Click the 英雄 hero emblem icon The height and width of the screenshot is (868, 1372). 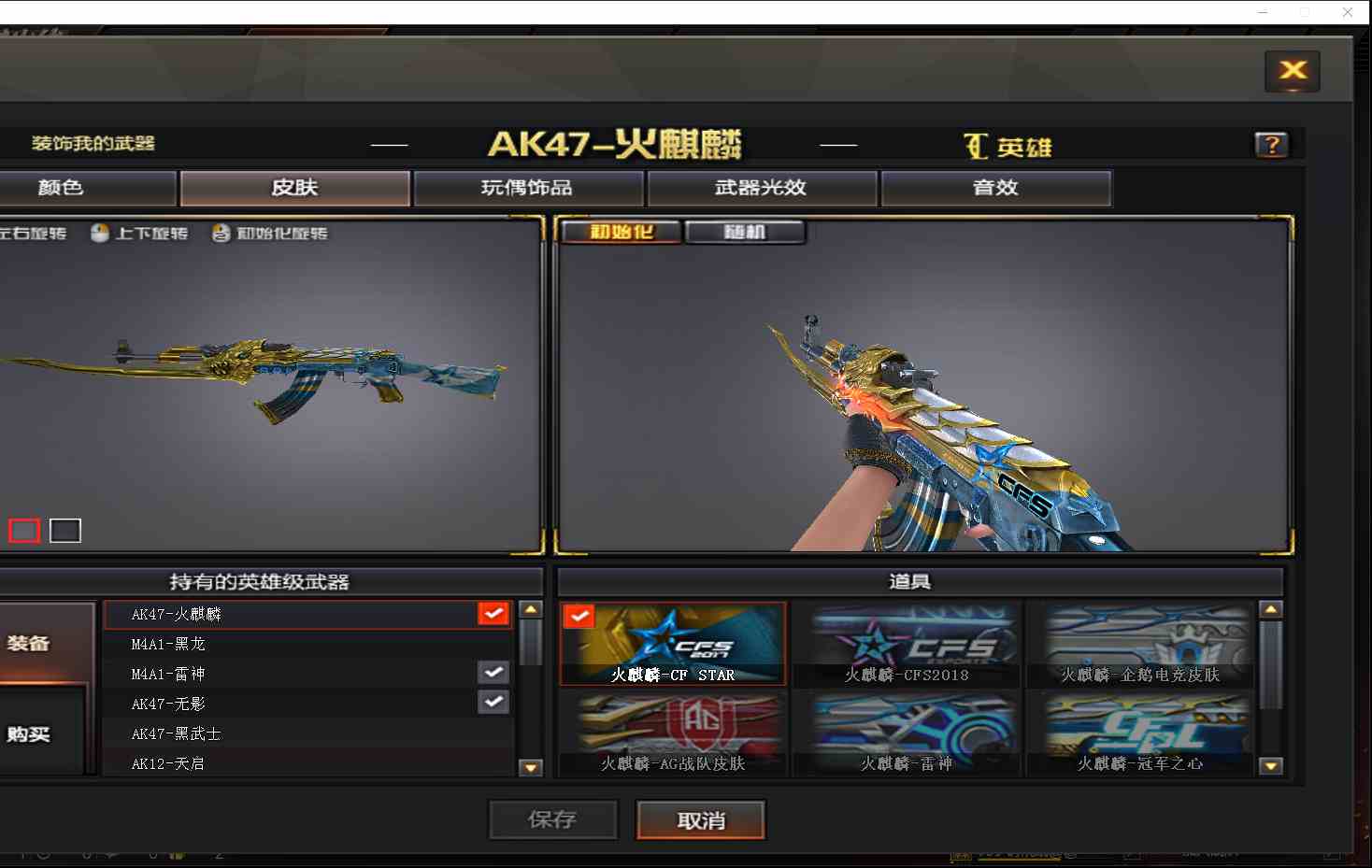coord(976,146)
